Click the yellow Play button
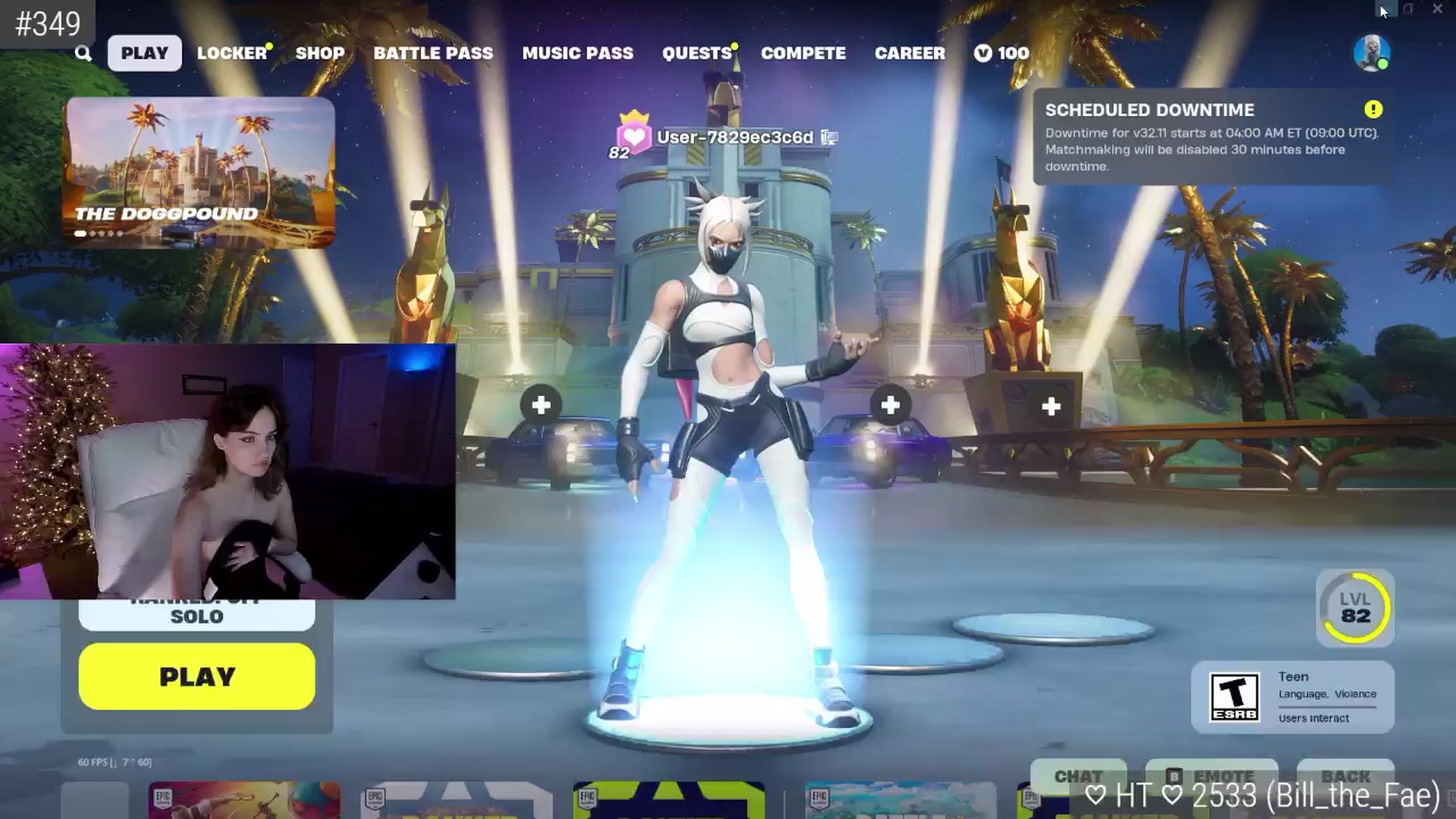 tap(196, 676)
